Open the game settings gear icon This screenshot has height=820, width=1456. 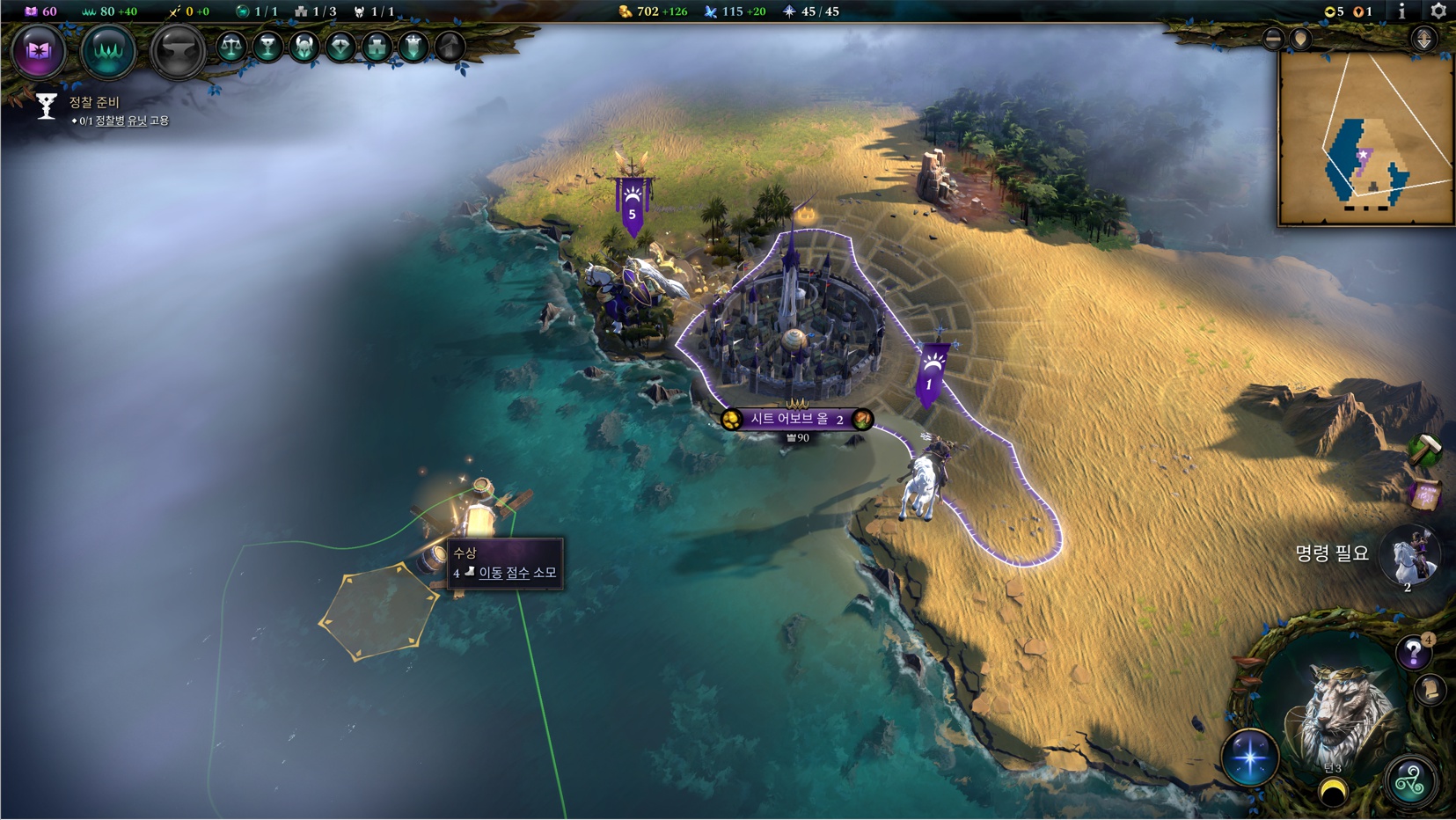tap(1438, 11)
